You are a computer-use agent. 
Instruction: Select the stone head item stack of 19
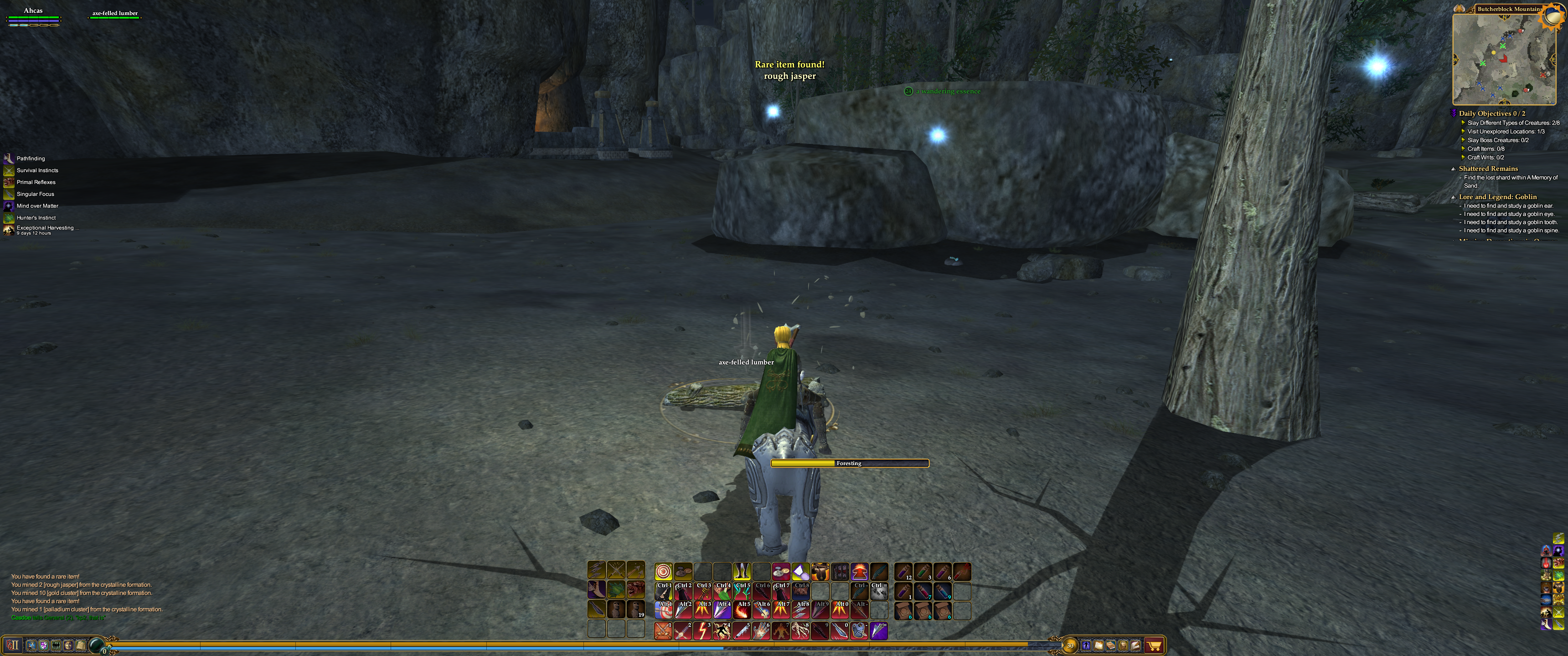[x=635, y=609]
